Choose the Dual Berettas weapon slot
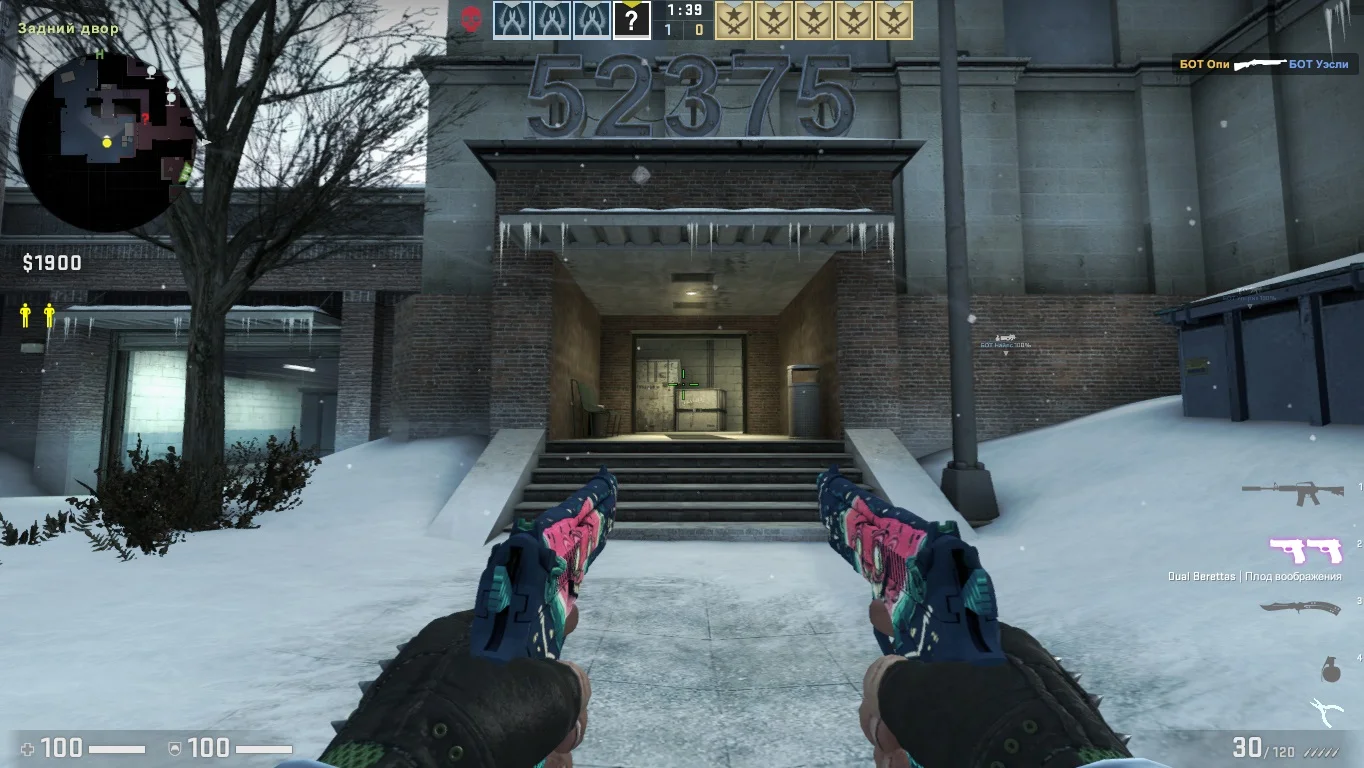Image resolution: width=1364 pixels, height=768 pixels. [1305, 551]
